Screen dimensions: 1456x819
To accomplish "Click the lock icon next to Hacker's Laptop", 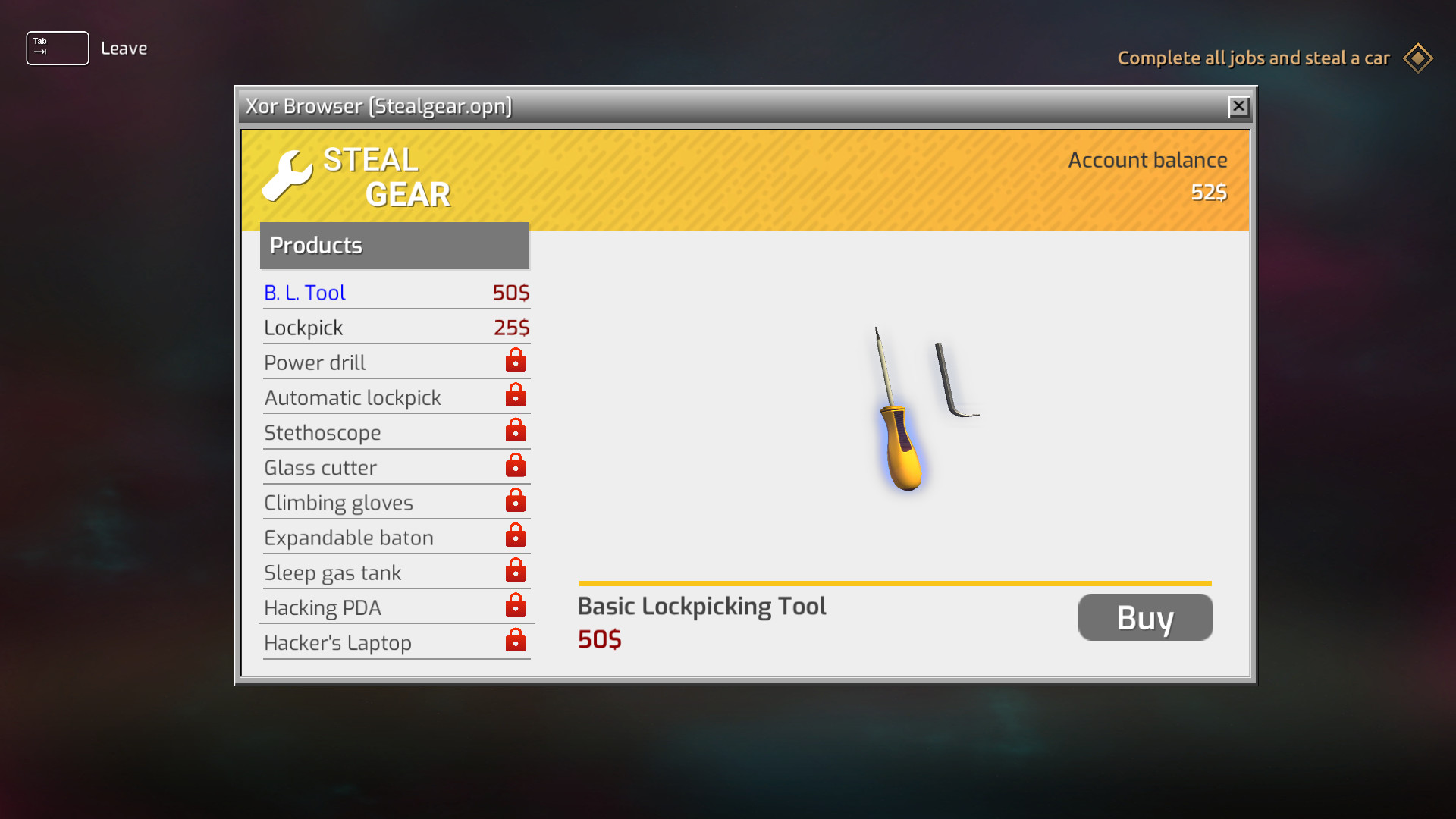I will coord(515,641).
